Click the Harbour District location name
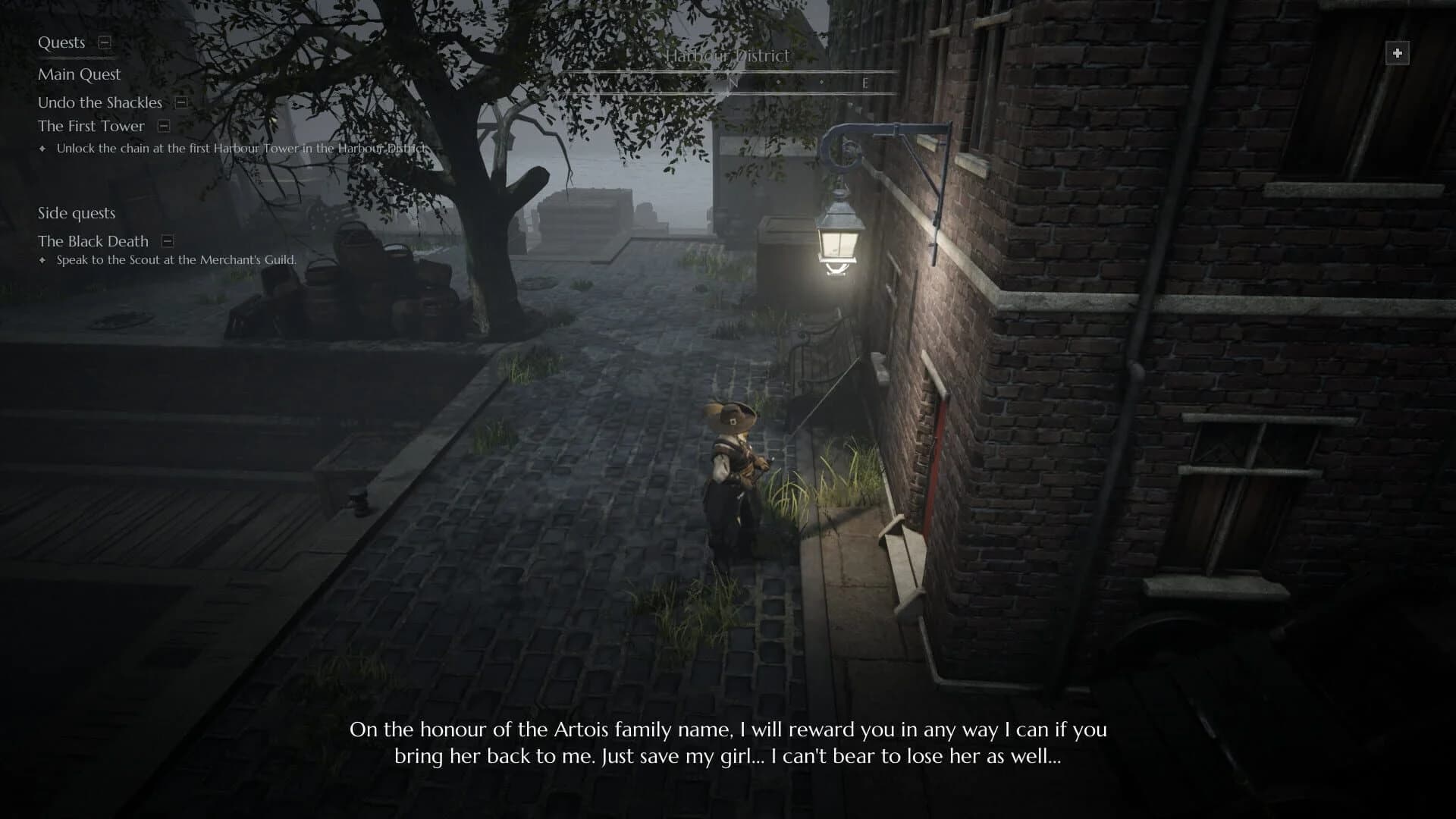The width and height of the screenshot is (1456, 819). [727, 56]
